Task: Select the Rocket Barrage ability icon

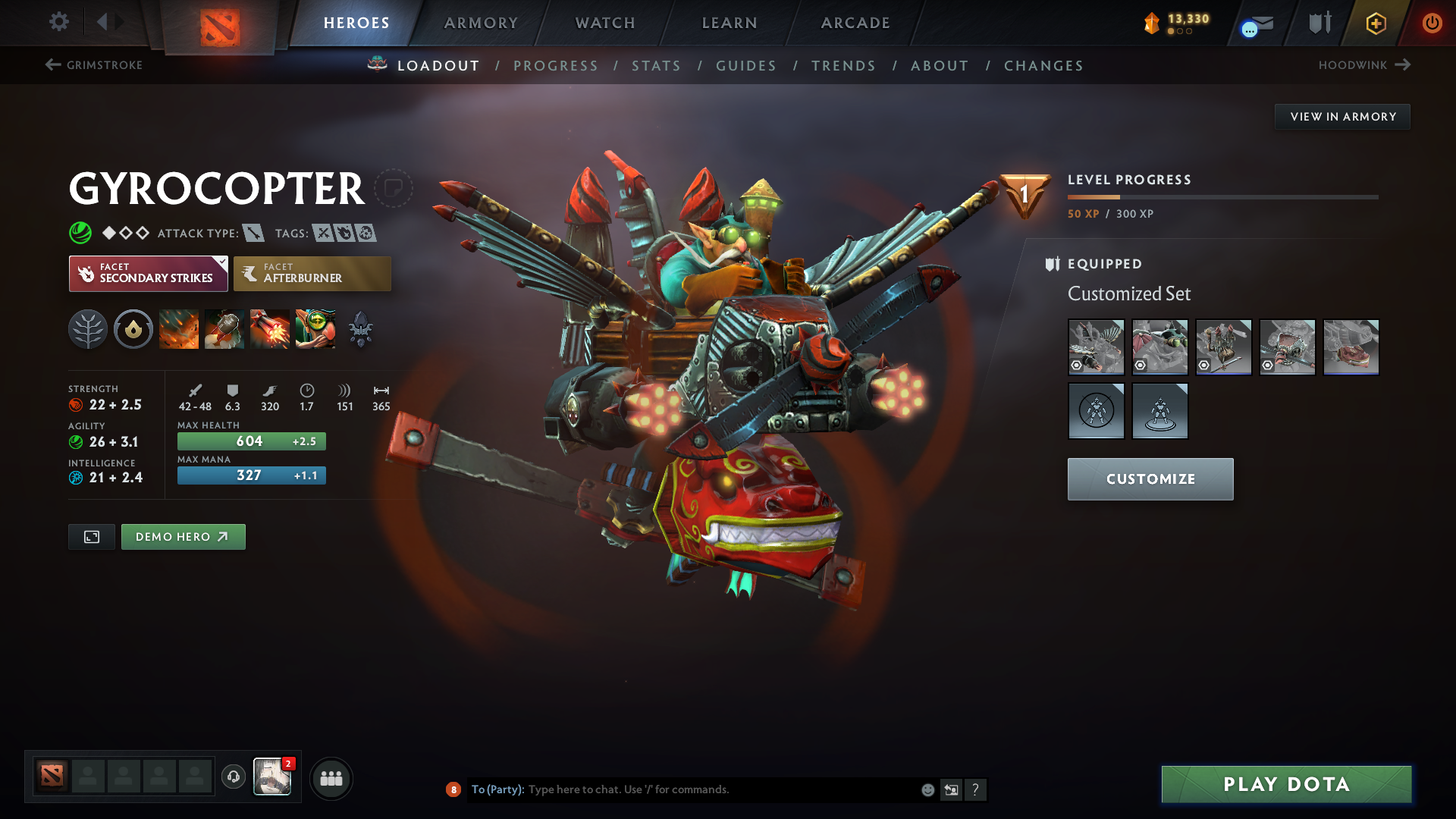Action: (178, 328)
